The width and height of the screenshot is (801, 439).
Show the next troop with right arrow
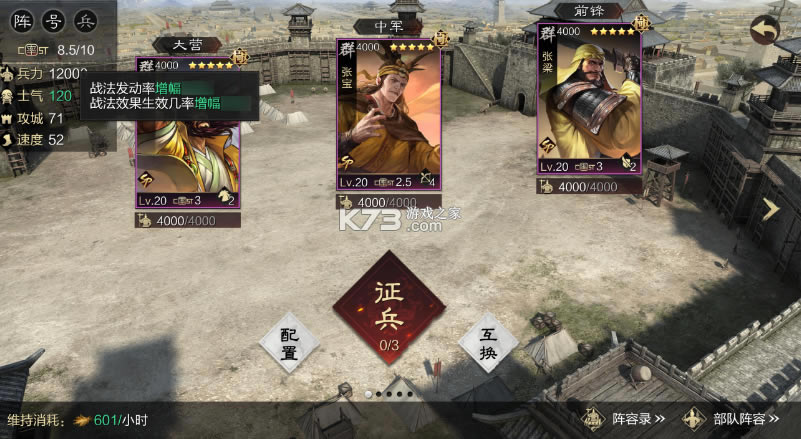click(771, 208)
